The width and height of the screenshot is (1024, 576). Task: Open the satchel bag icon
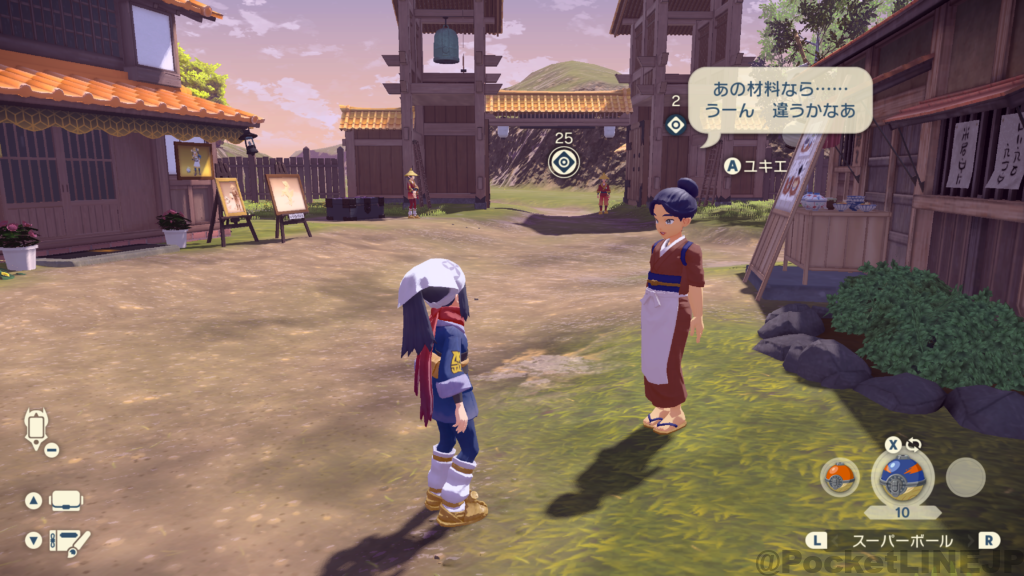click(66, 500)
